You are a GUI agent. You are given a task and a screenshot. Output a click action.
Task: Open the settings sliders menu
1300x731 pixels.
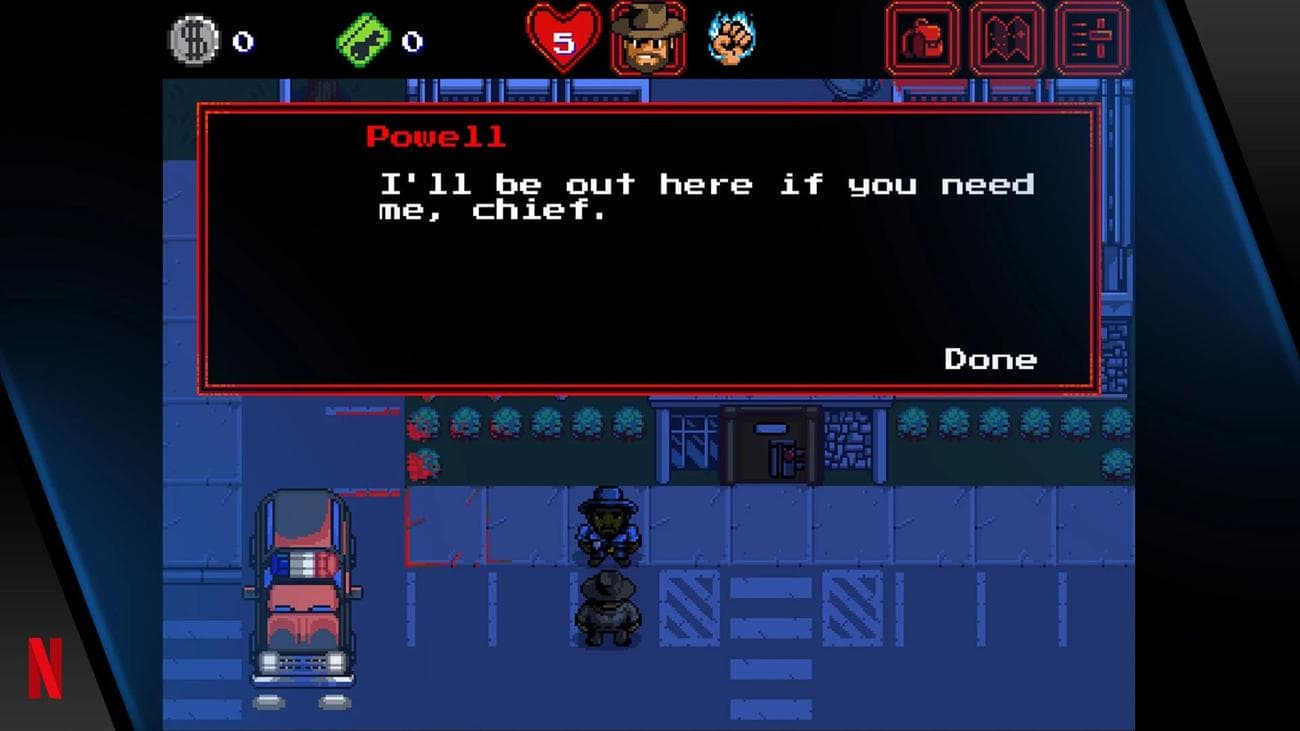(x=1092, y=39)
